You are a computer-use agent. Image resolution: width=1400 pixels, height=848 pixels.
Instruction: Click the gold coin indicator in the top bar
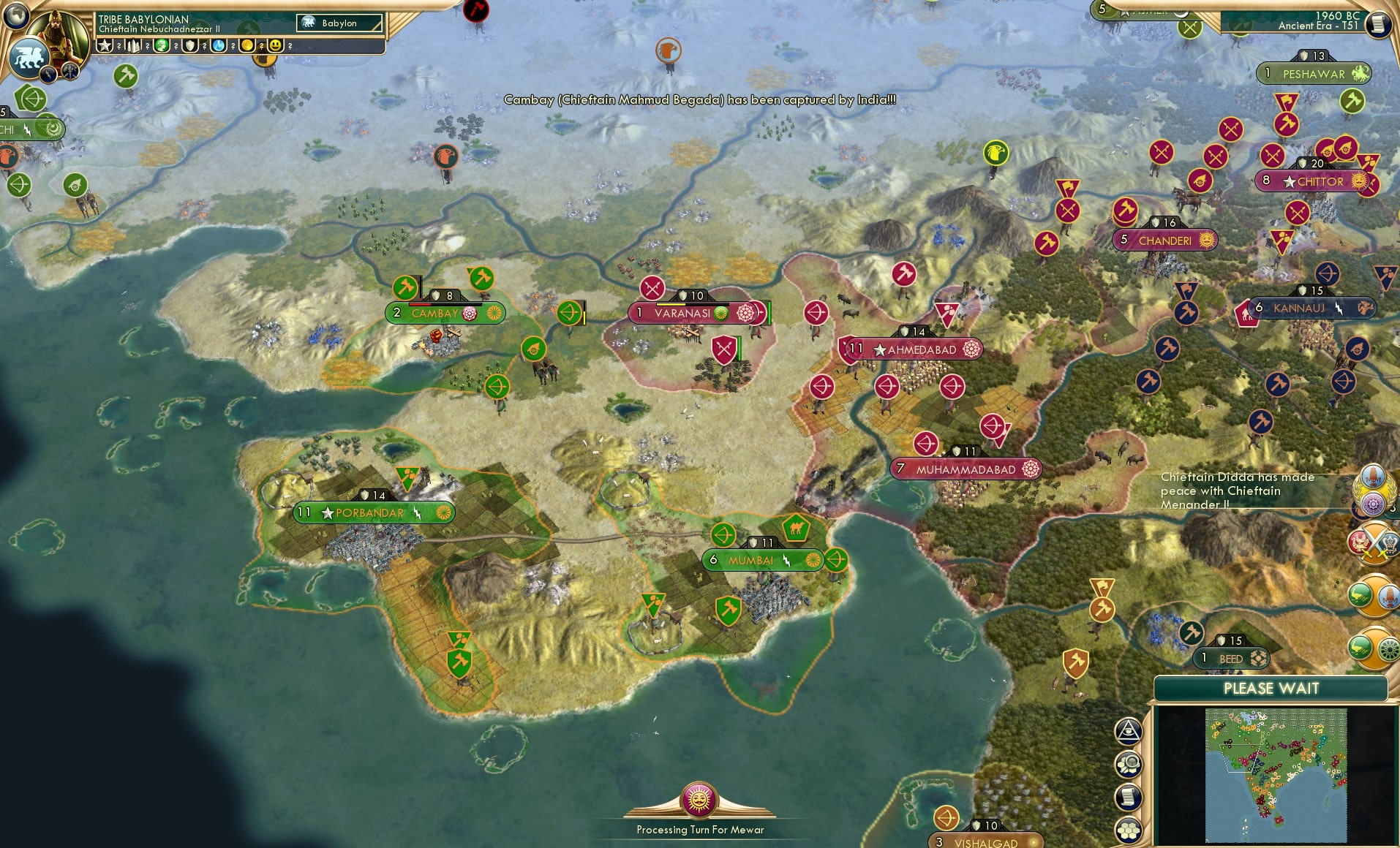tap(247, 45)
